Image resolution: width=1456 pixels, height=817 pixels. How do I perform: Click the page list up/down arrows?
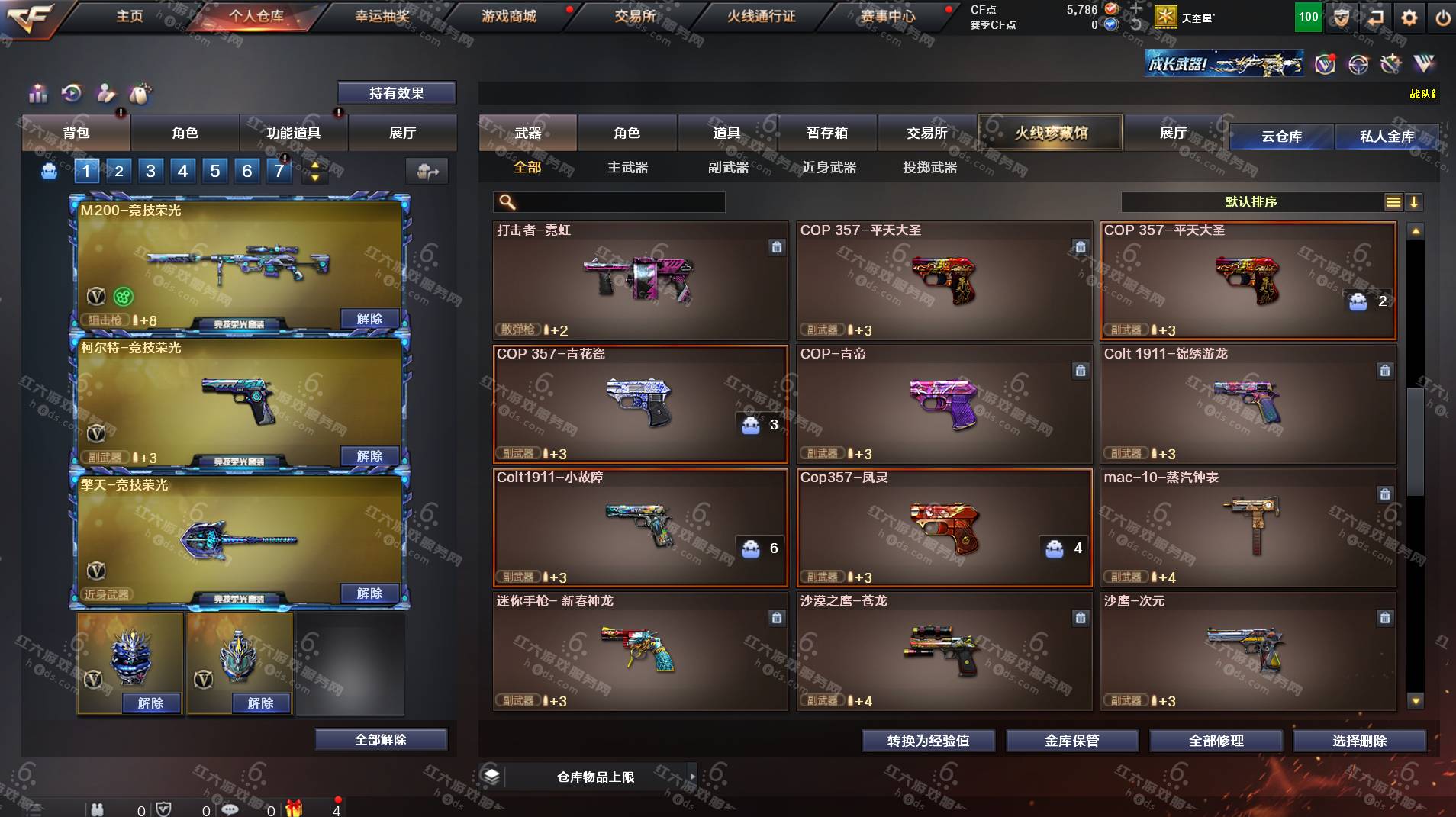(314, 171)
